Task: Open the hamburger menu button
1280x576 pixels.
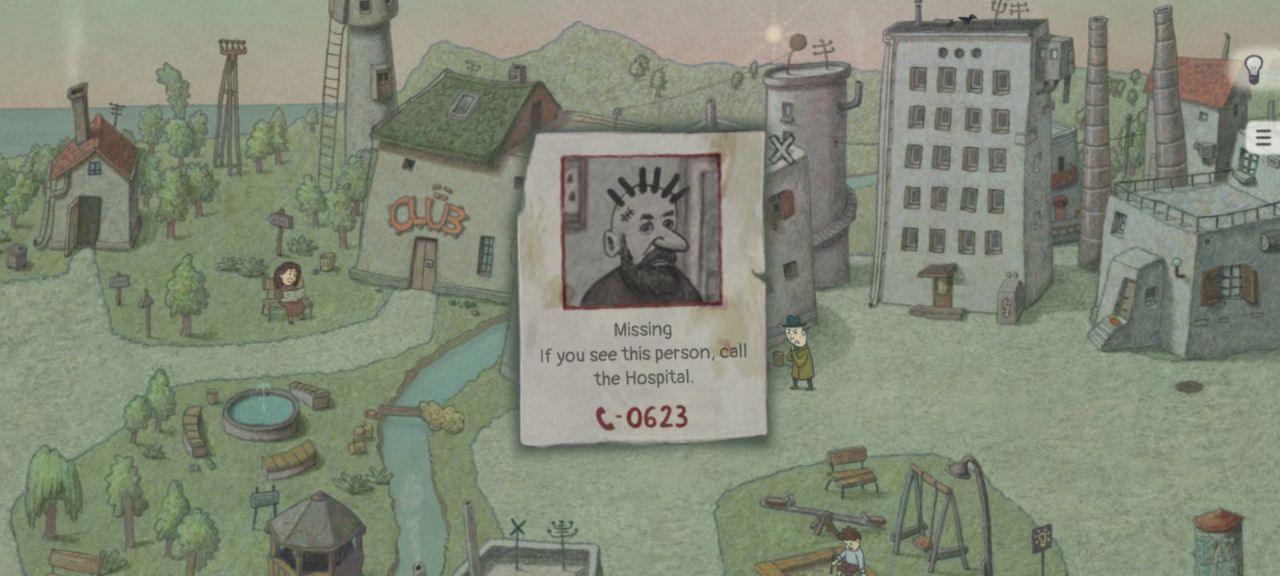Action: coord(1264,138)
